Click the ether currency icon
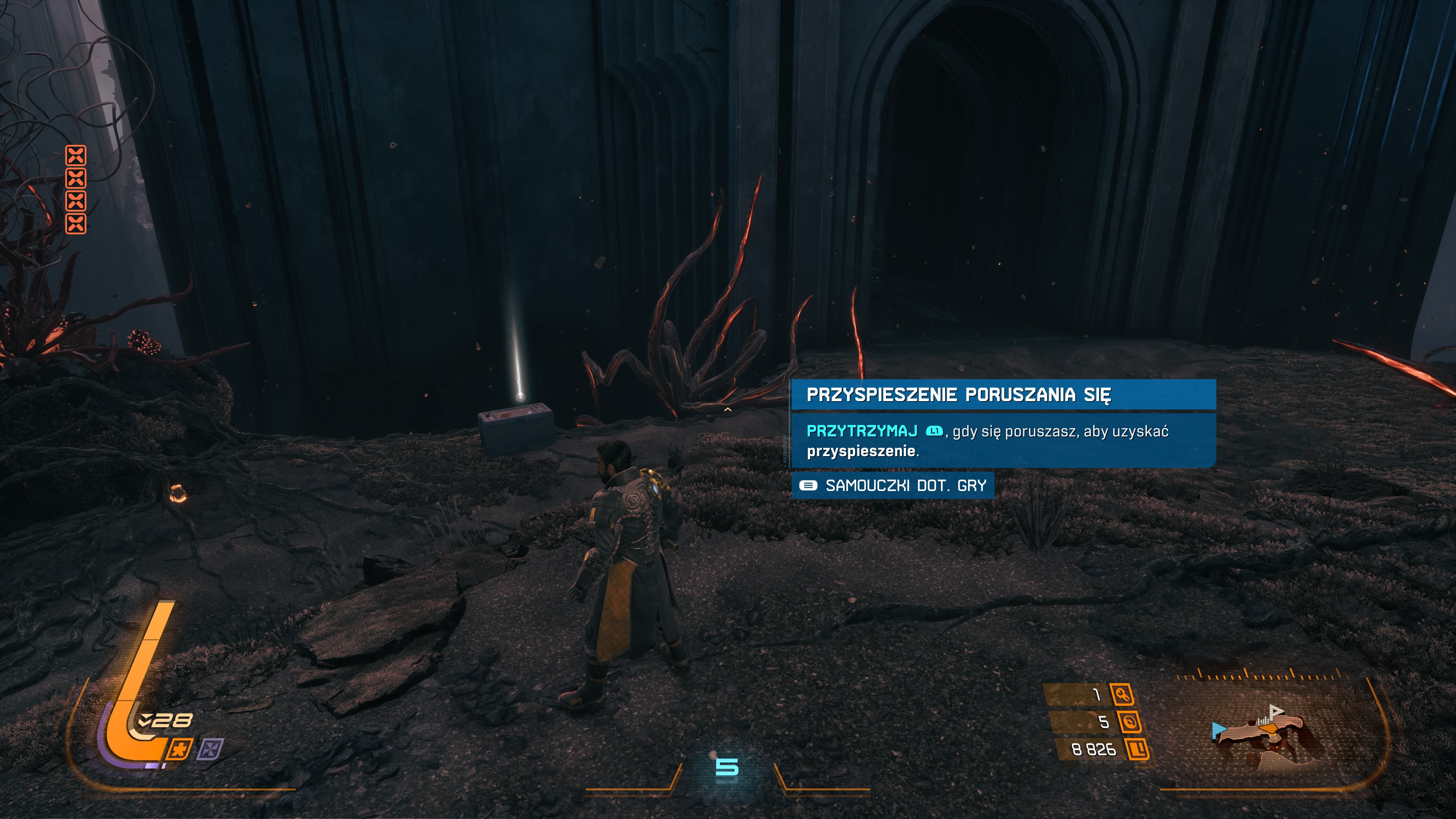 (1129, 722)
